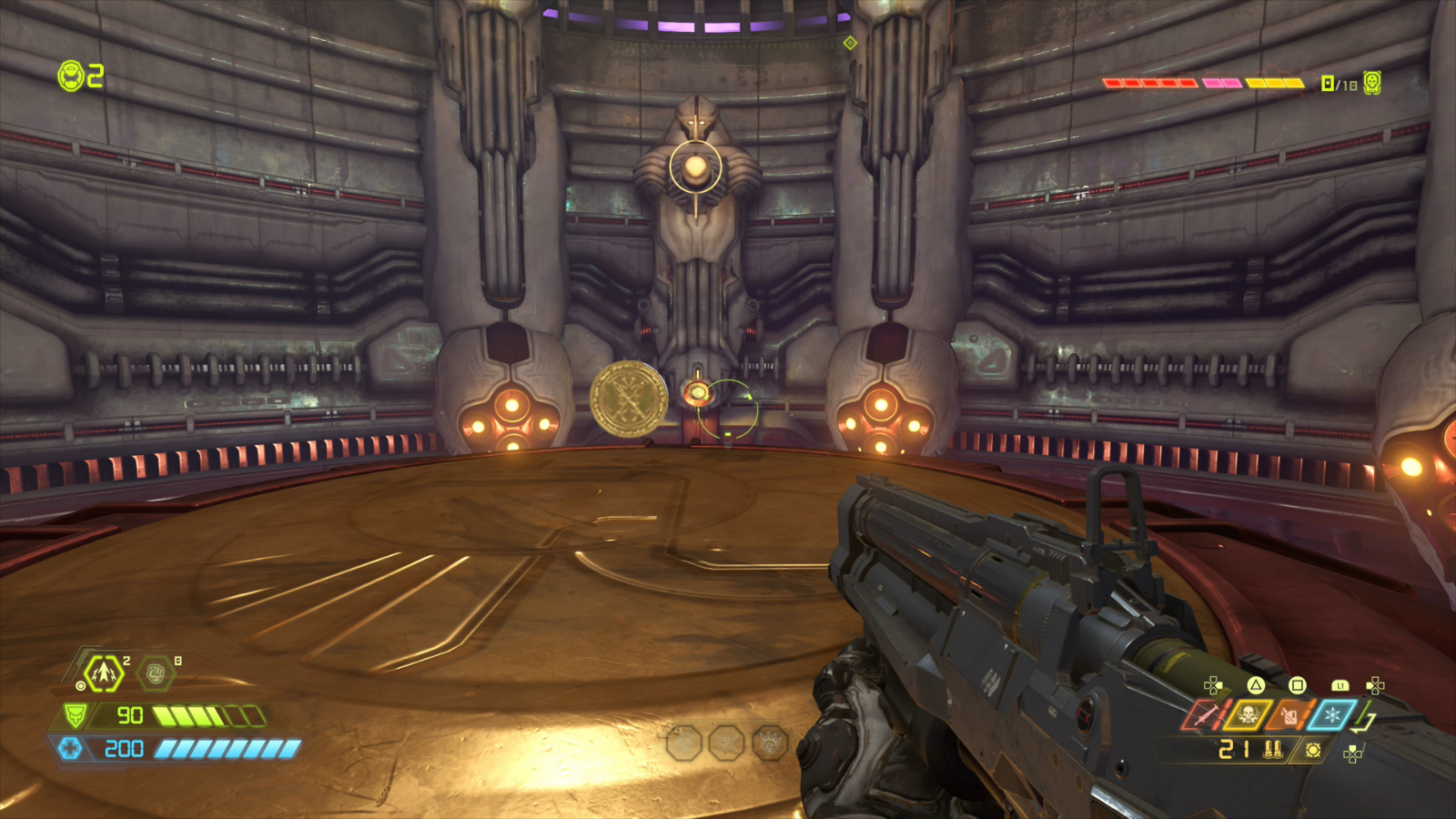Screen dimensions: 1456x819
Task: Toggle the L1 button prompt
Action: [x=1340, y=685]
